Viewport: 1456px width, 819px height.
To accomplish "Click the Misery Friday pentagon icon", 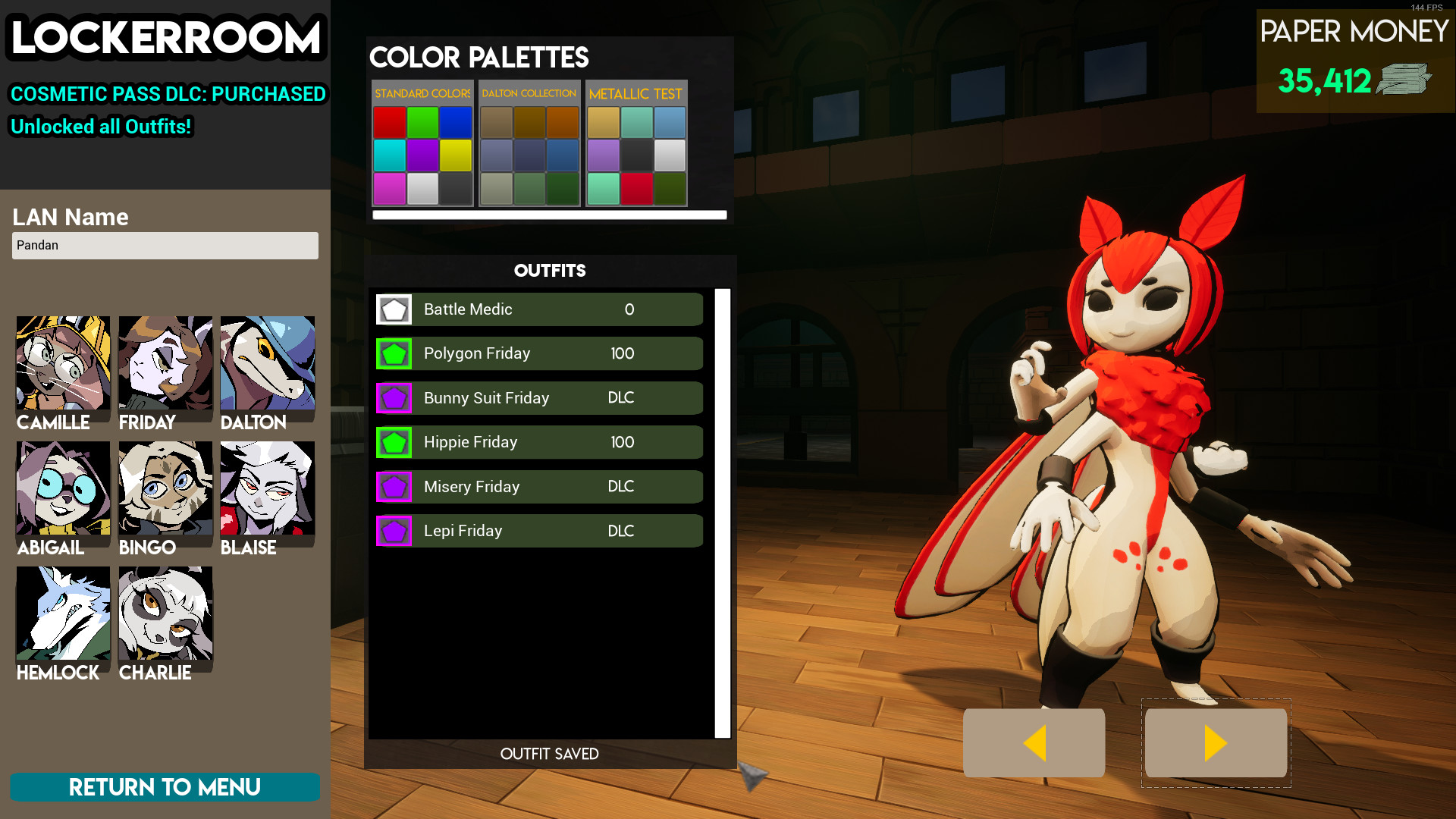I will (394, 486).
